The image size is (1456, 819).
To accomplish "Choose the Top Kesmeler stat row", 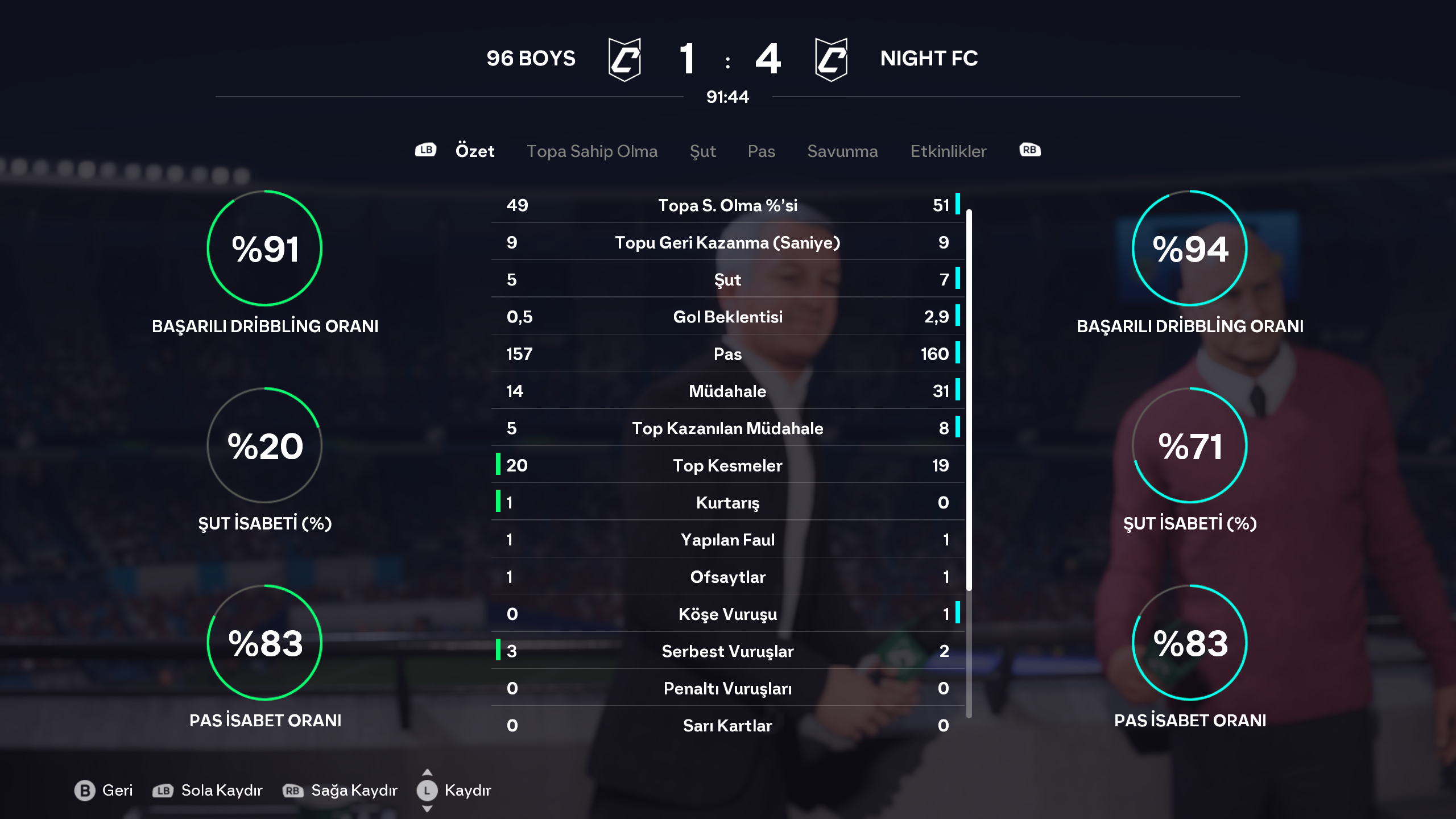I will click(727, 465).
